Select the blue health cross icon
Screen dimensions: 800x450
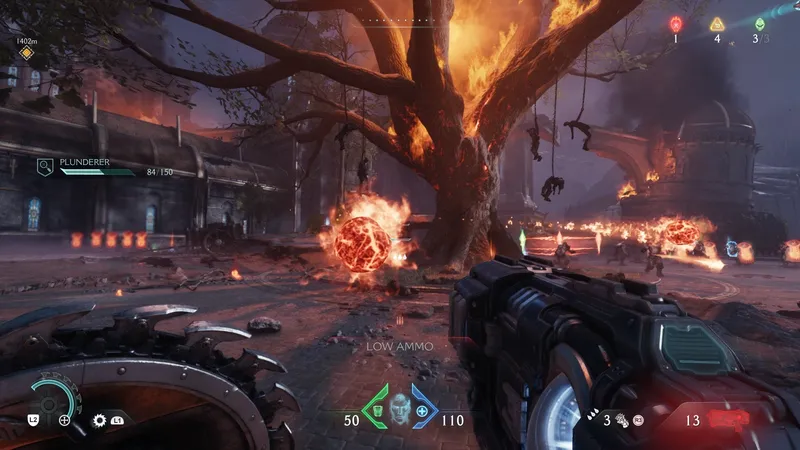[421, 410]
